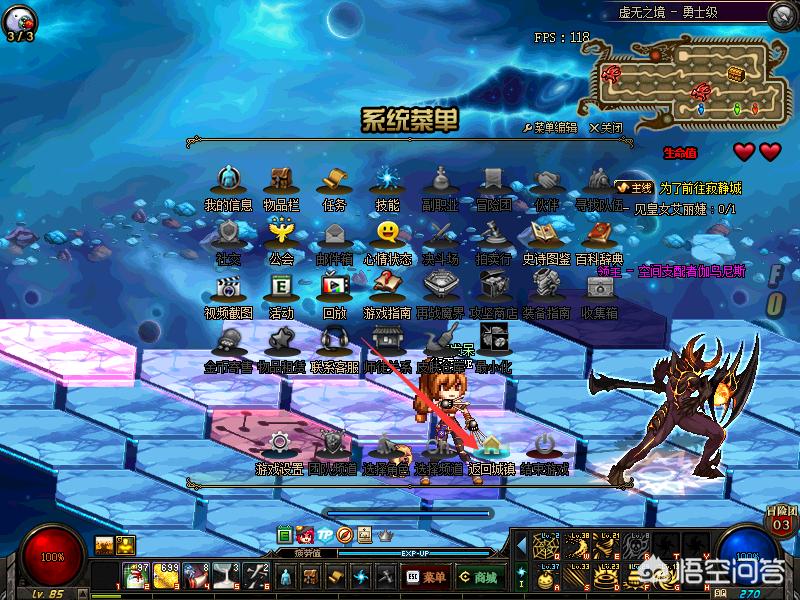
Task: Minimize the game with 最小化
Action: (x=494, y=342)
